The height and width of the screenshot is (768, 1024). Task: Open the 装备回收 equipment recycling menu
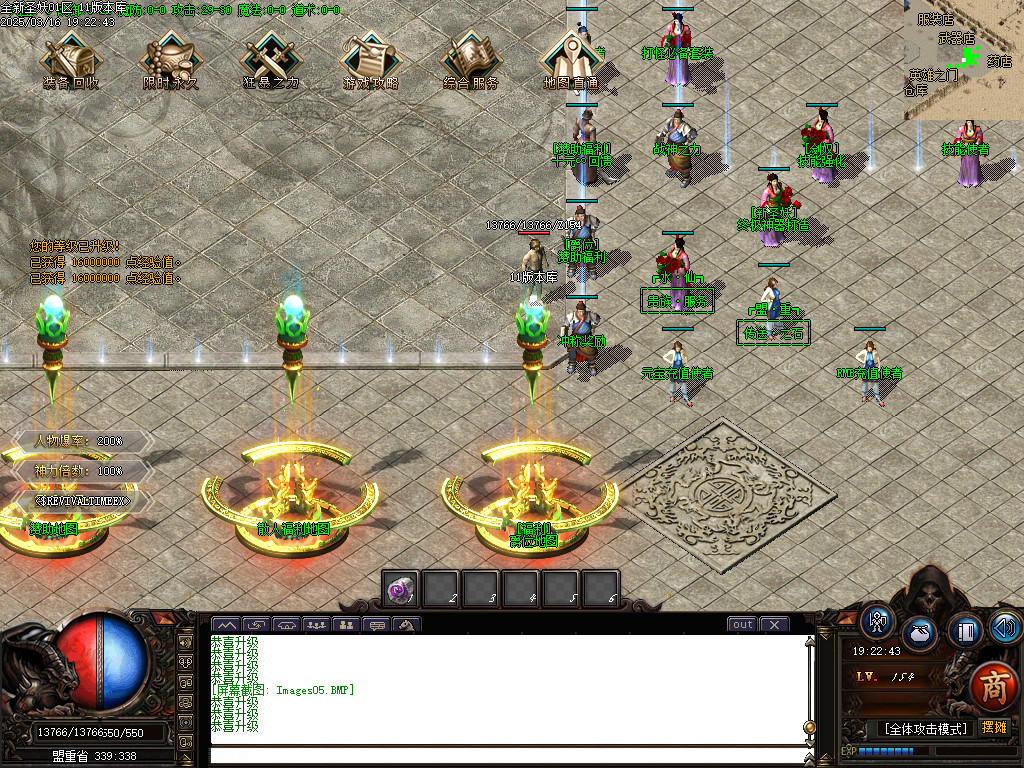(x=70, y=58)
